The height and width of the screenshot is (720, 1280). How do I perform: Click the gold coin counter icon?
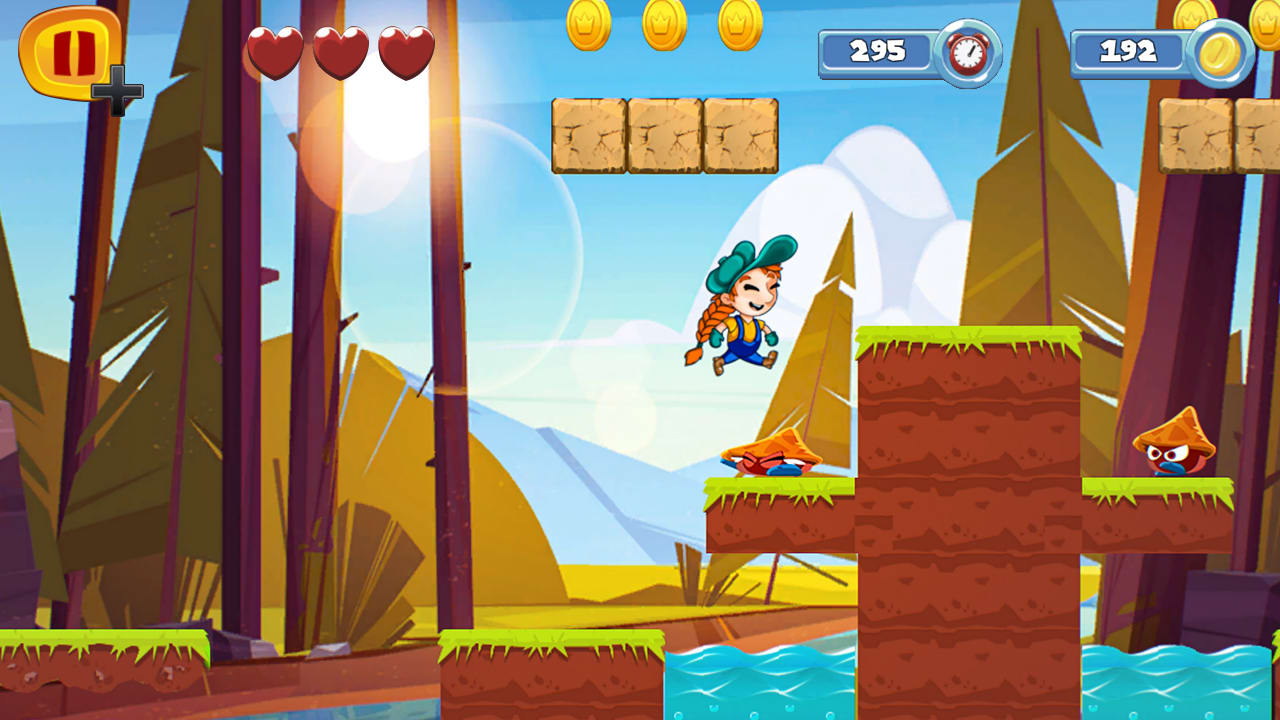point(1222,52)
